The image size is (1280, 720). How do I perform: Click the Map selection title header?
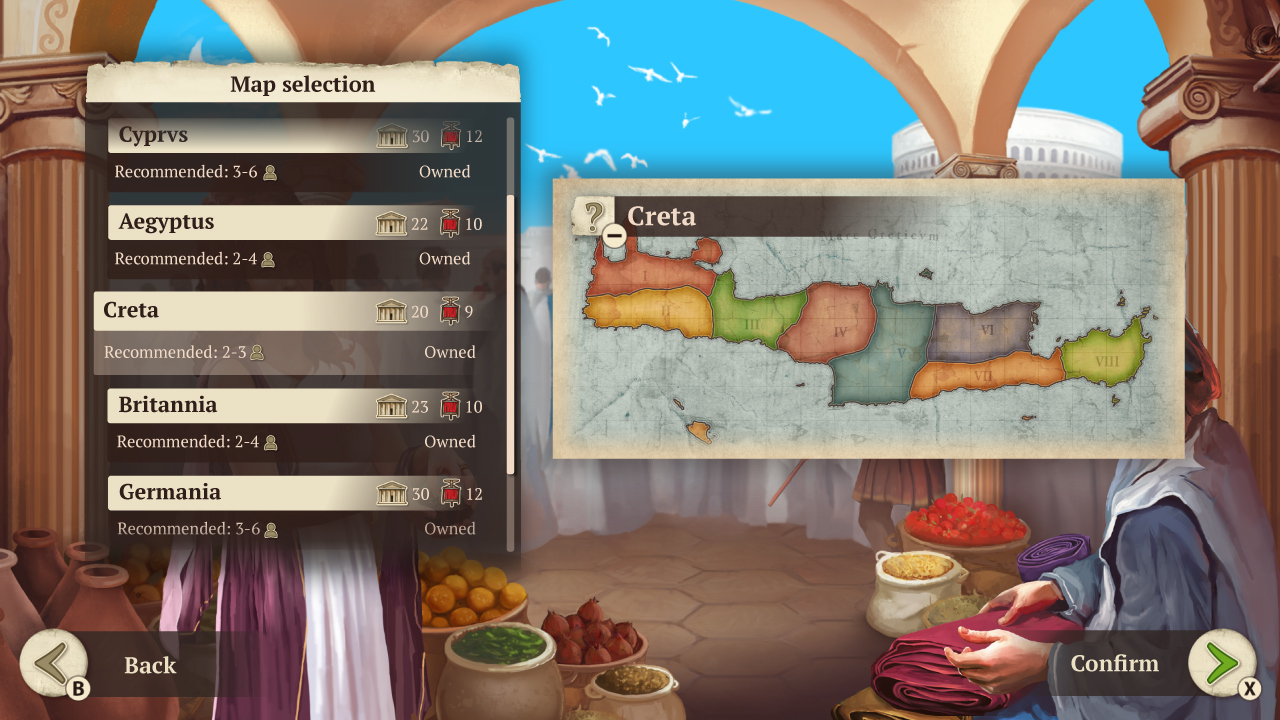pyautogui.click(x=301, y=84)
